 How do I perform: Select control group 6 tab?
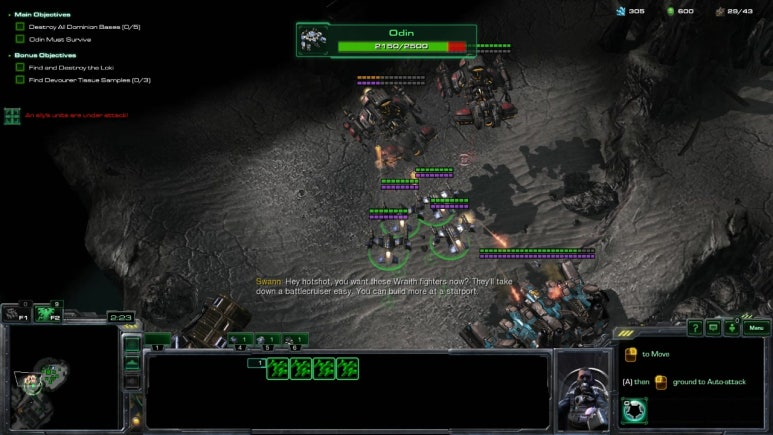[295, 340]
